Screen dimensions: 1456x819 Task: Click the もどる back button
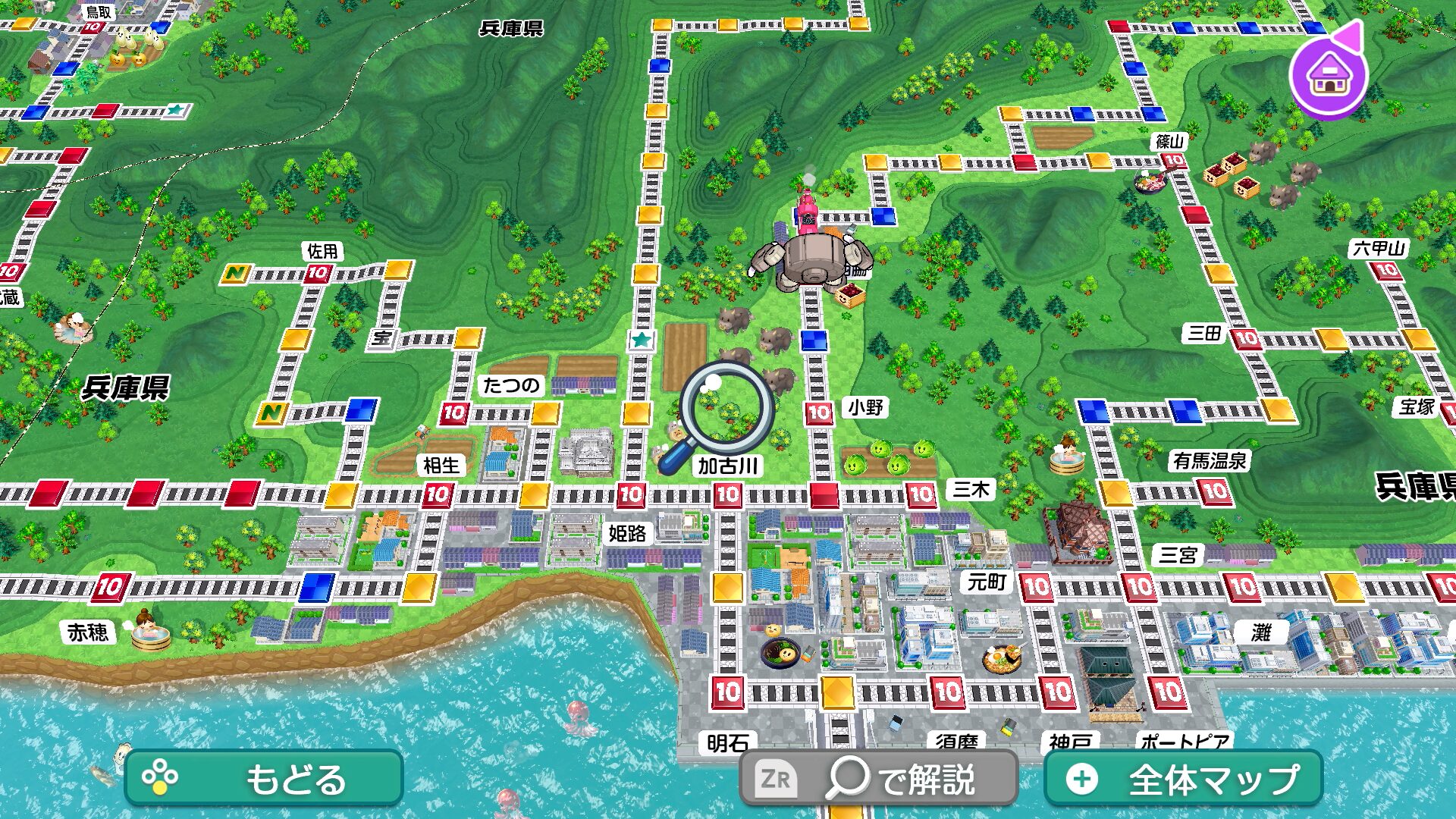(x=263, y=778)
